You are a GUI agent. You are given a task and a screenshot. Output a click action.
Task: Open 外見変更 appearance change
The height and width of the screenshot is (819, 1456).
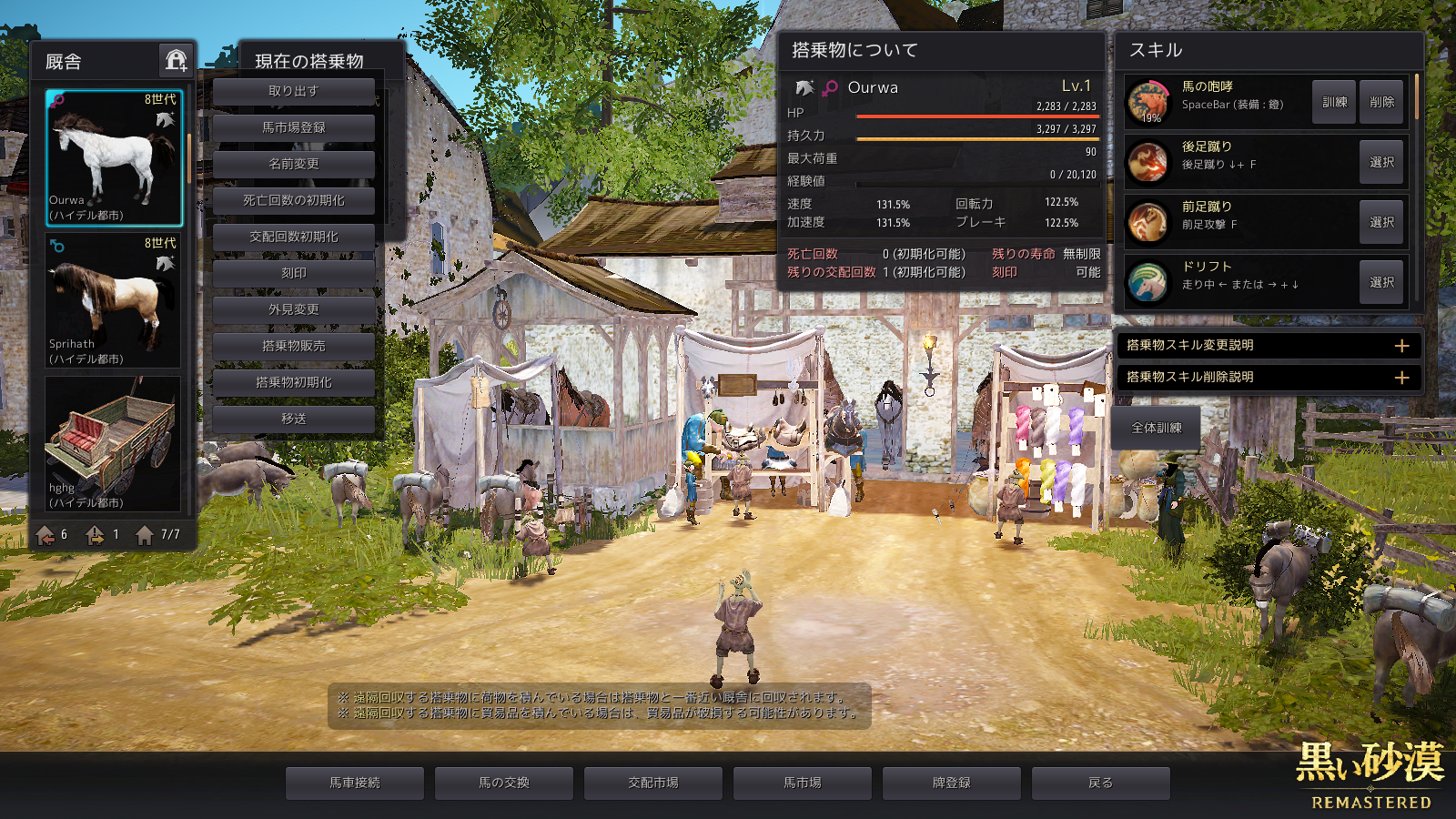(x=293, y=309)
